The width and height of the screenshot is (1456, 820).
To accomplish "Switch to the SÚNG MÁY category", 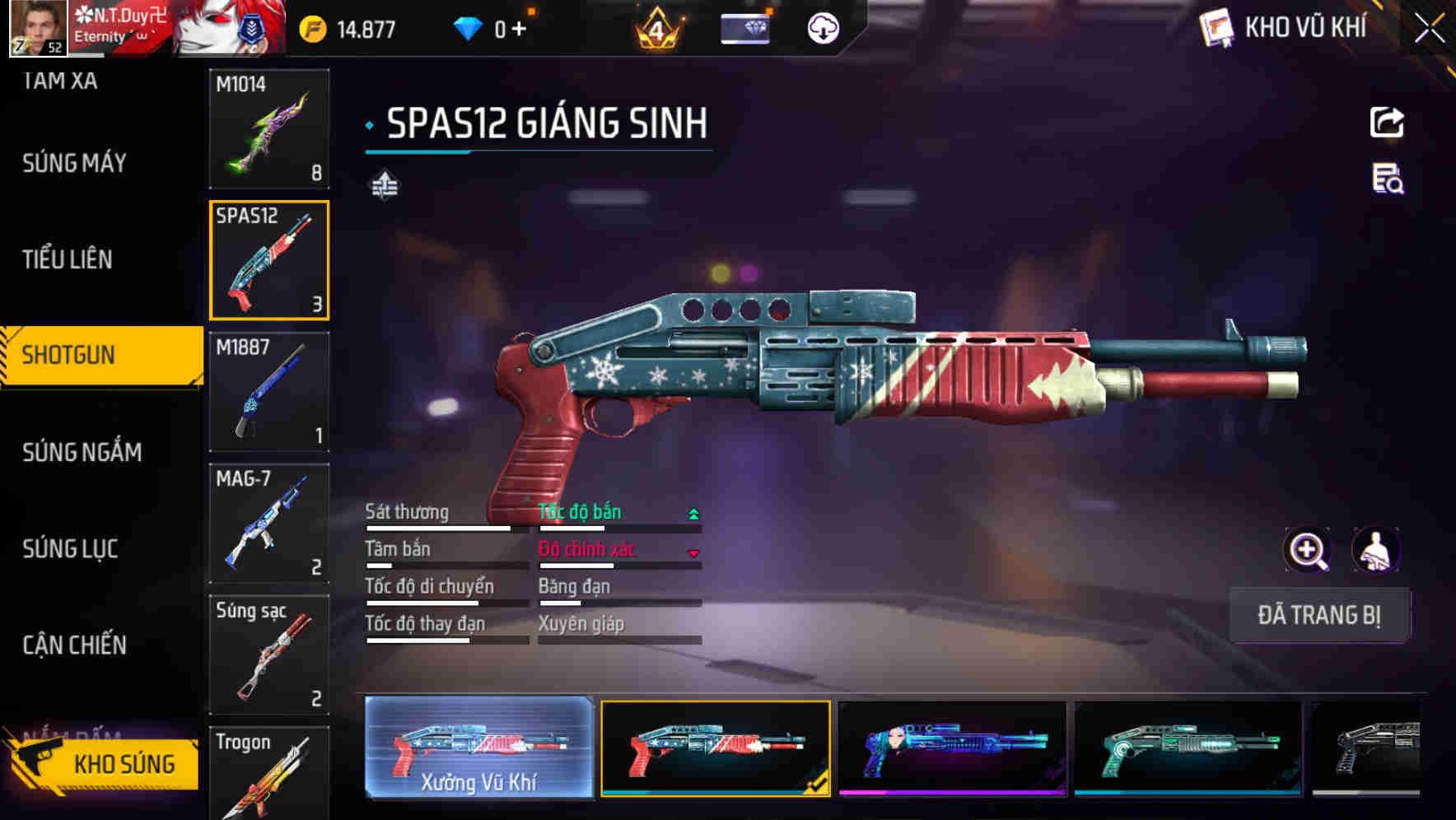I will coord(74,163).
